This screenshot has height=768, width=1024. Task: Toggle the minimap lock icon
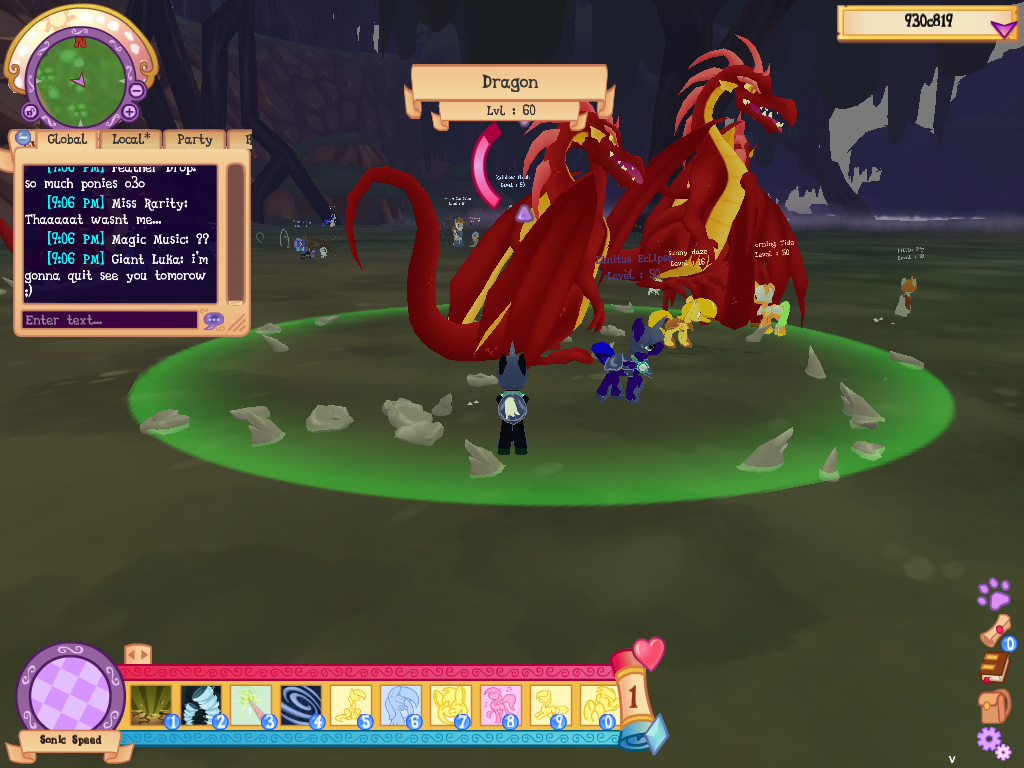click(x=30, y=112)
